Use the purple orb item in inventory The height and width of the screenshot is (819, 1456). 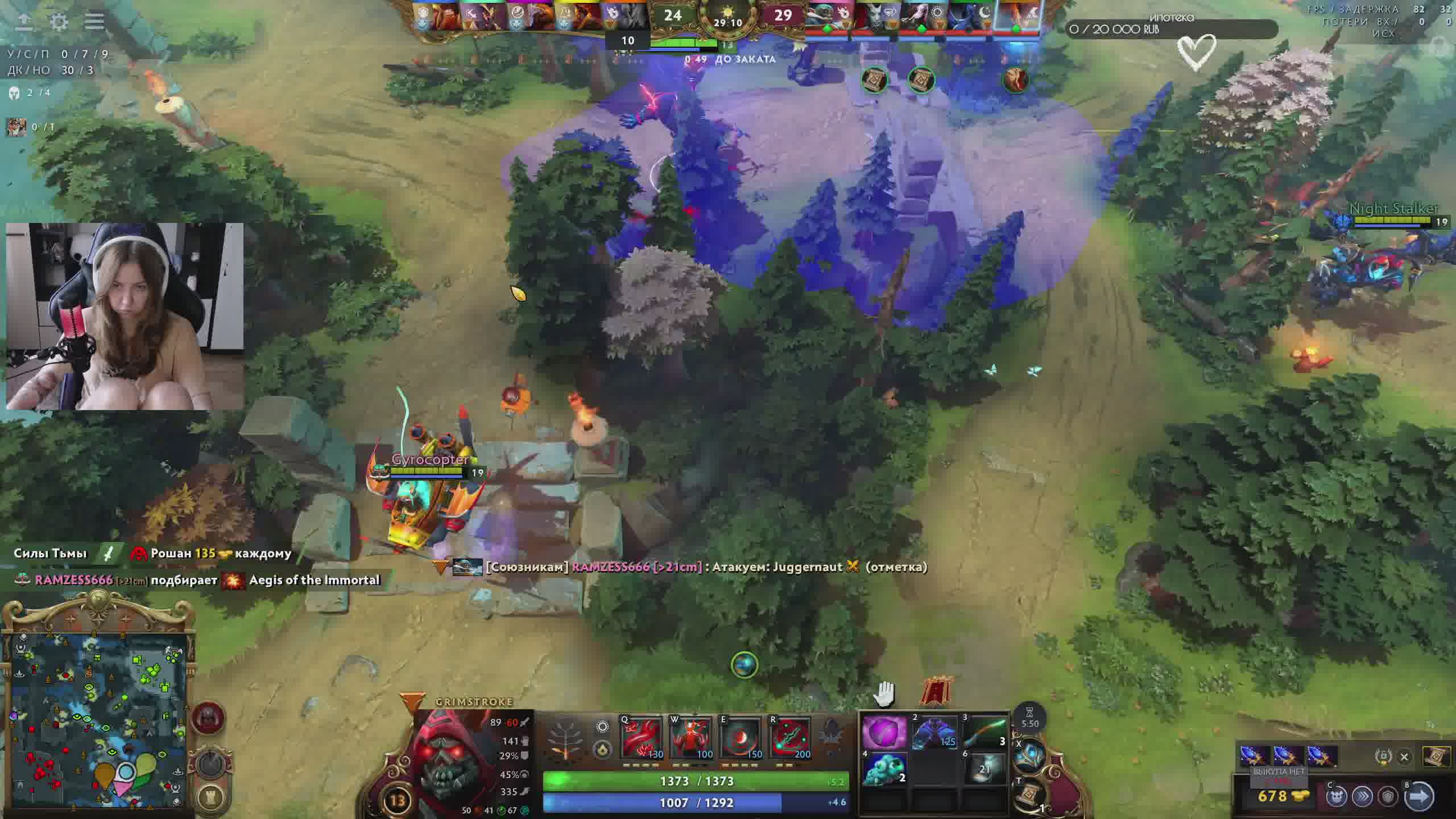884,732
